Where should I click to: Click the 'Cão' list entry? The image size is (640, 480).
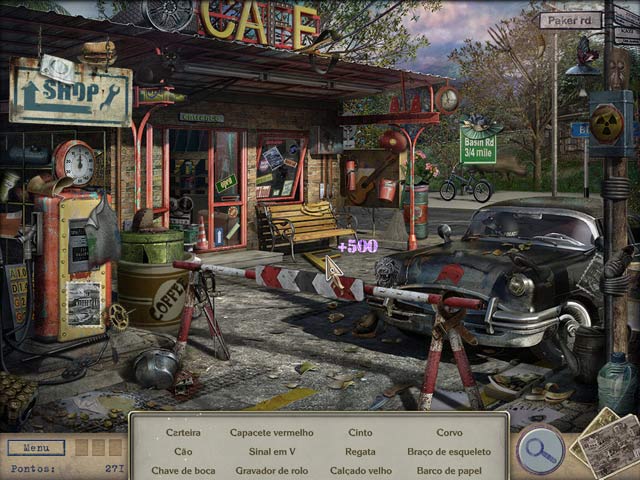(184, 452)
